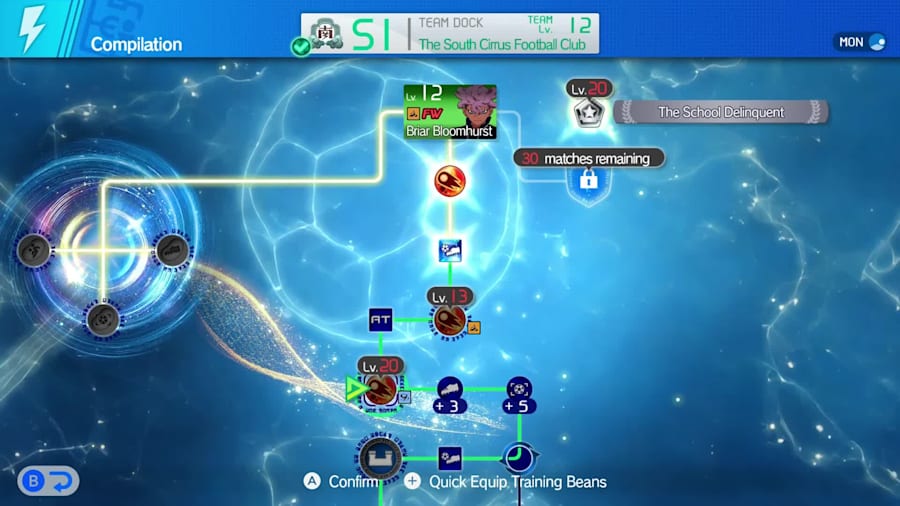Viewport: 900px width, 506px height.
Task: Select the +3 boot bonus node
Action: click(449, 394)
